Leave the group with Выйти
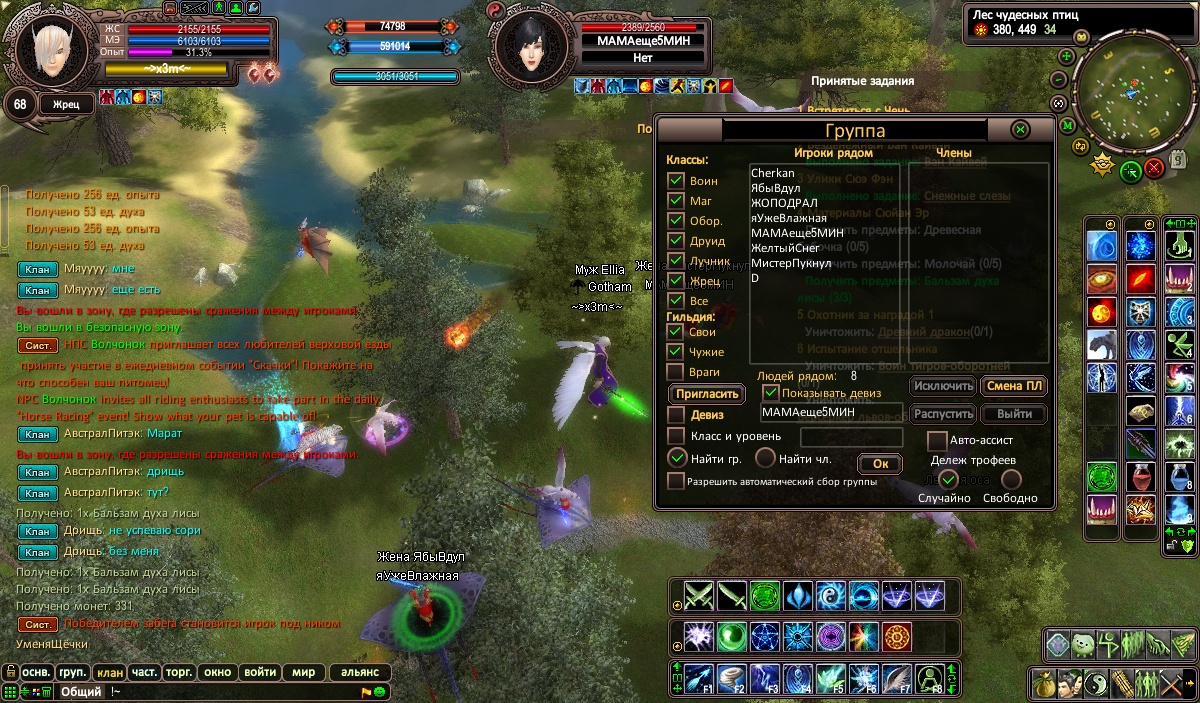The image size is (1200, 703). [1014, 414]
